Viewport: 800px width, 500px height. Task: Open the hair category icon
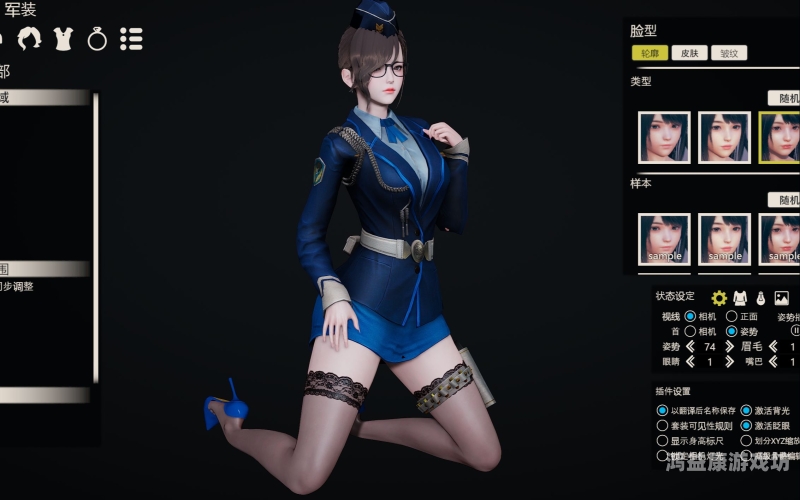coord(31,39)
